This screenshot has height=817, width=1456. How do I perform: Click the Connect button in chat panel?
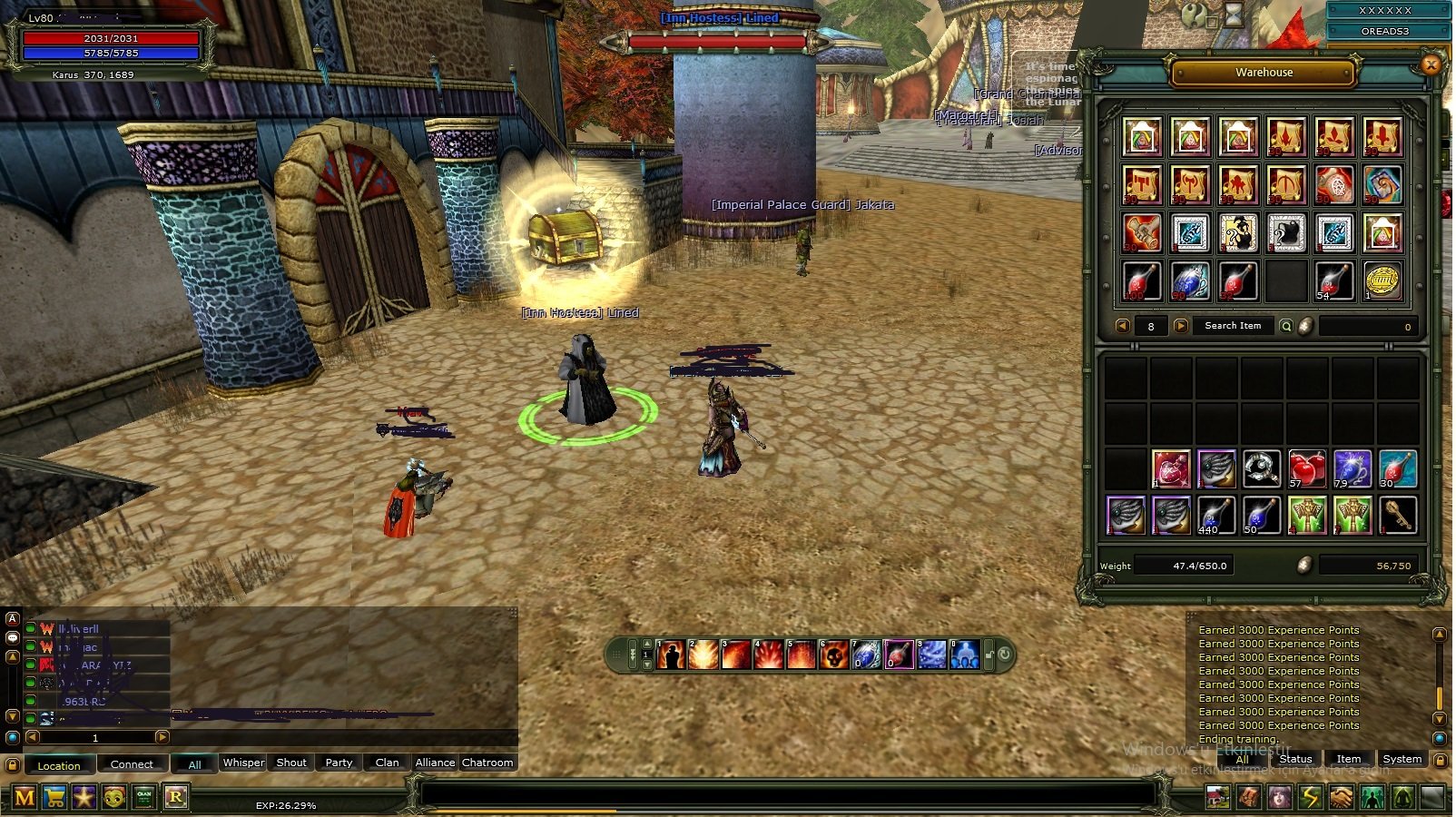coord(133,764)
